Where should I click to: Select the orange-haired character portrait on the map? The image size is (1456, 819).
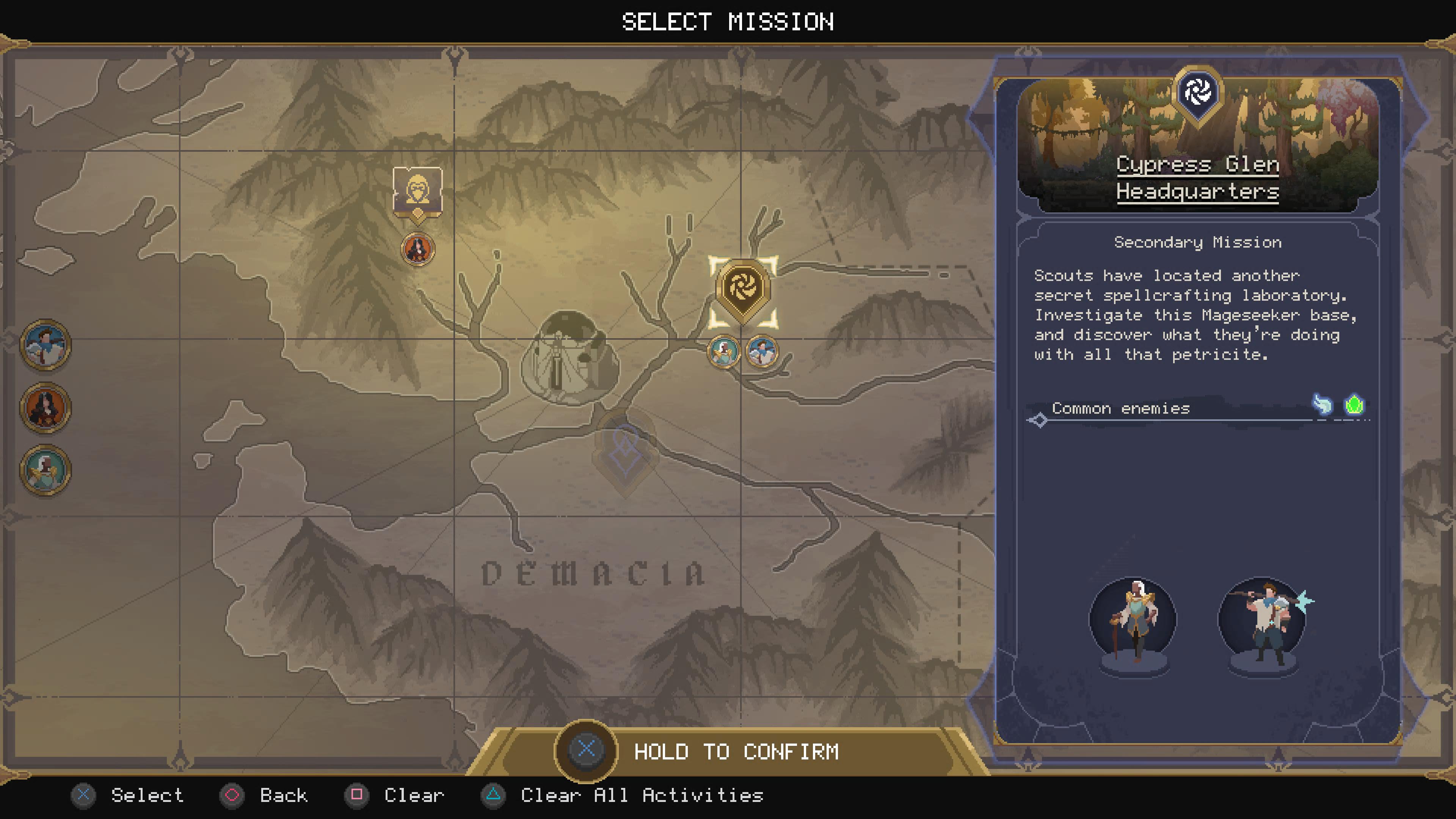tap(417, 251)
